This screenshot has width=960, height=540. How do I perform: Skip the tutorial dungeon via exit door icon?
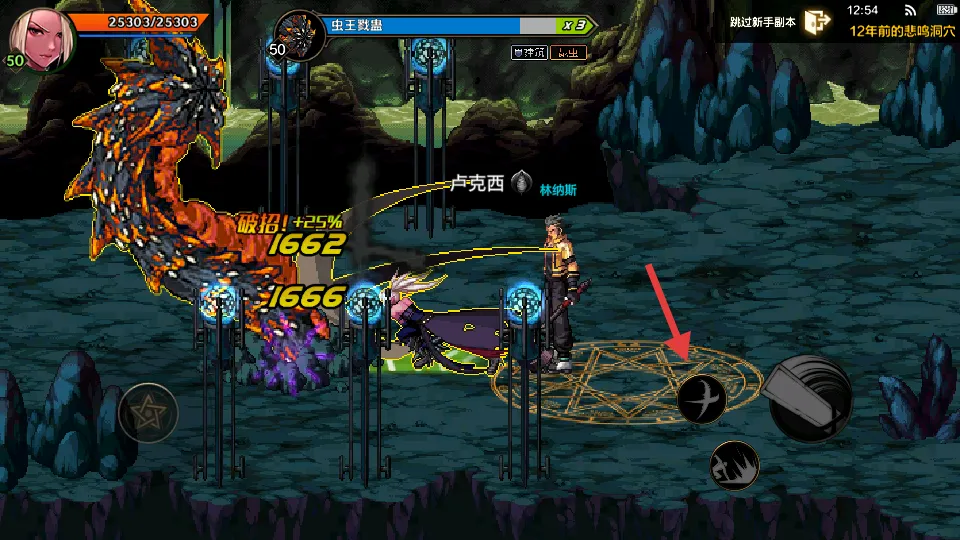[817, 22]
